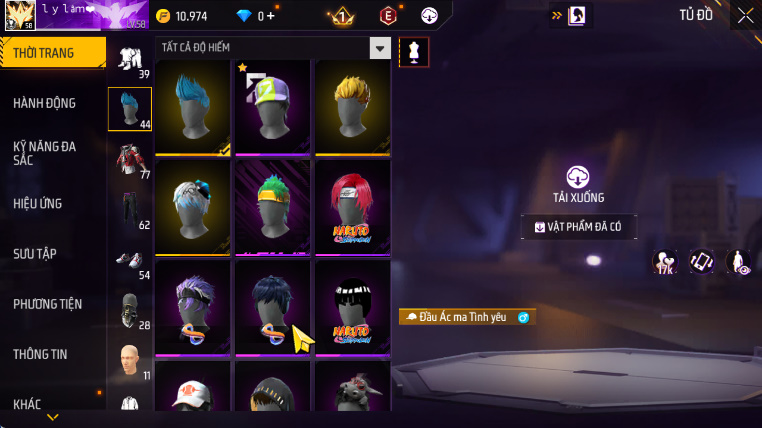Choose the purple Z cap item

272,107
